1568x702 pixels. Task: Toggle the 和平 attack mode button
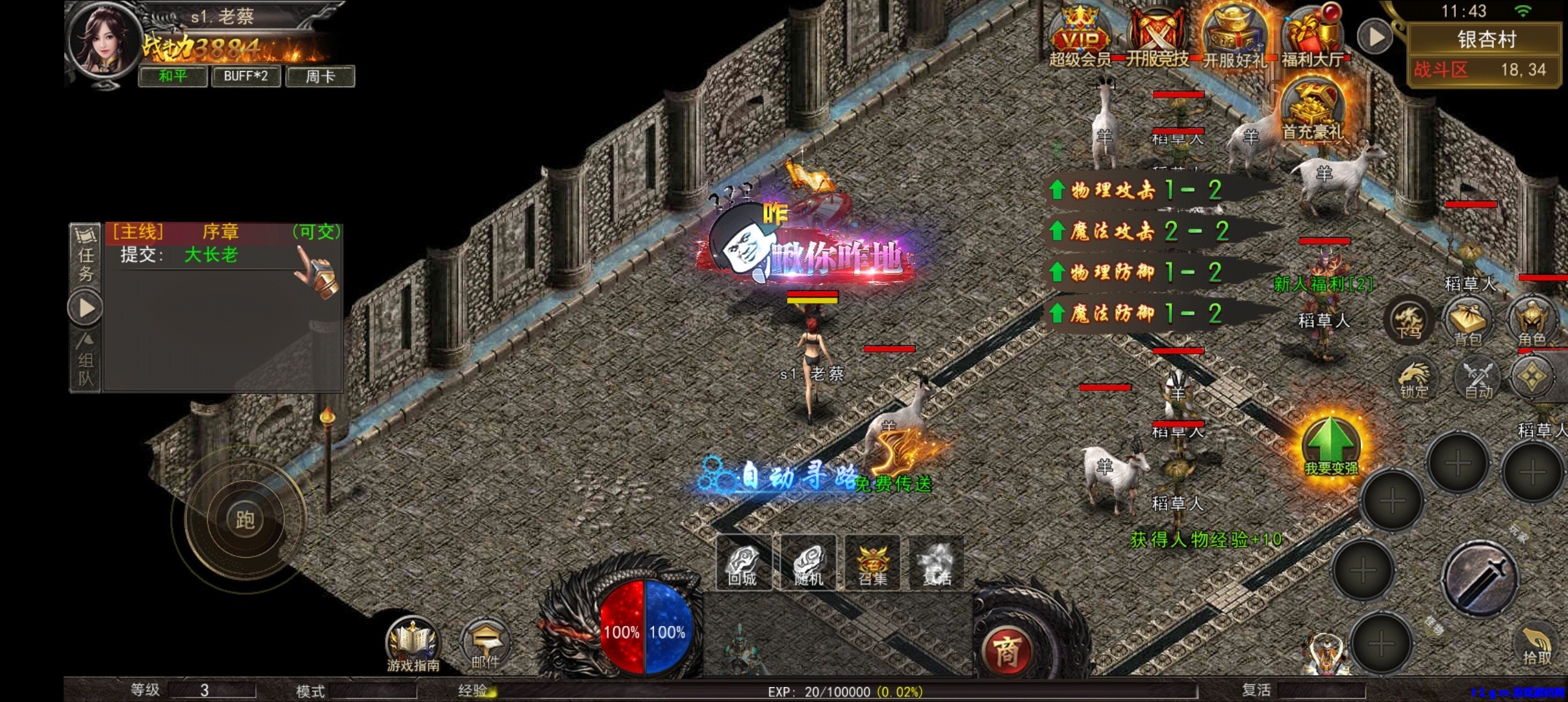coord(173,76)
